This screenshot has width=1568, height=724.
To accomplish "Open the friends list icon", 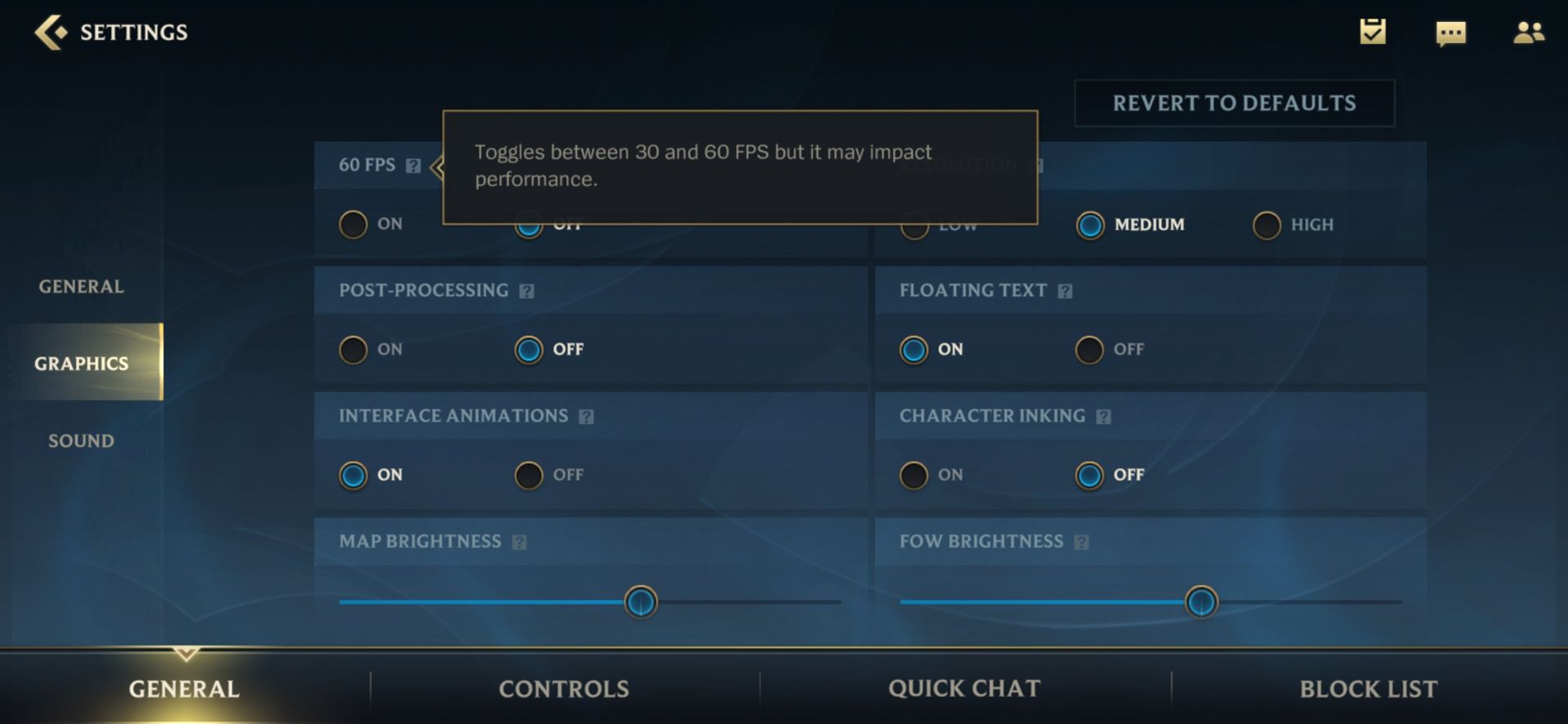I will [1530, 33].
